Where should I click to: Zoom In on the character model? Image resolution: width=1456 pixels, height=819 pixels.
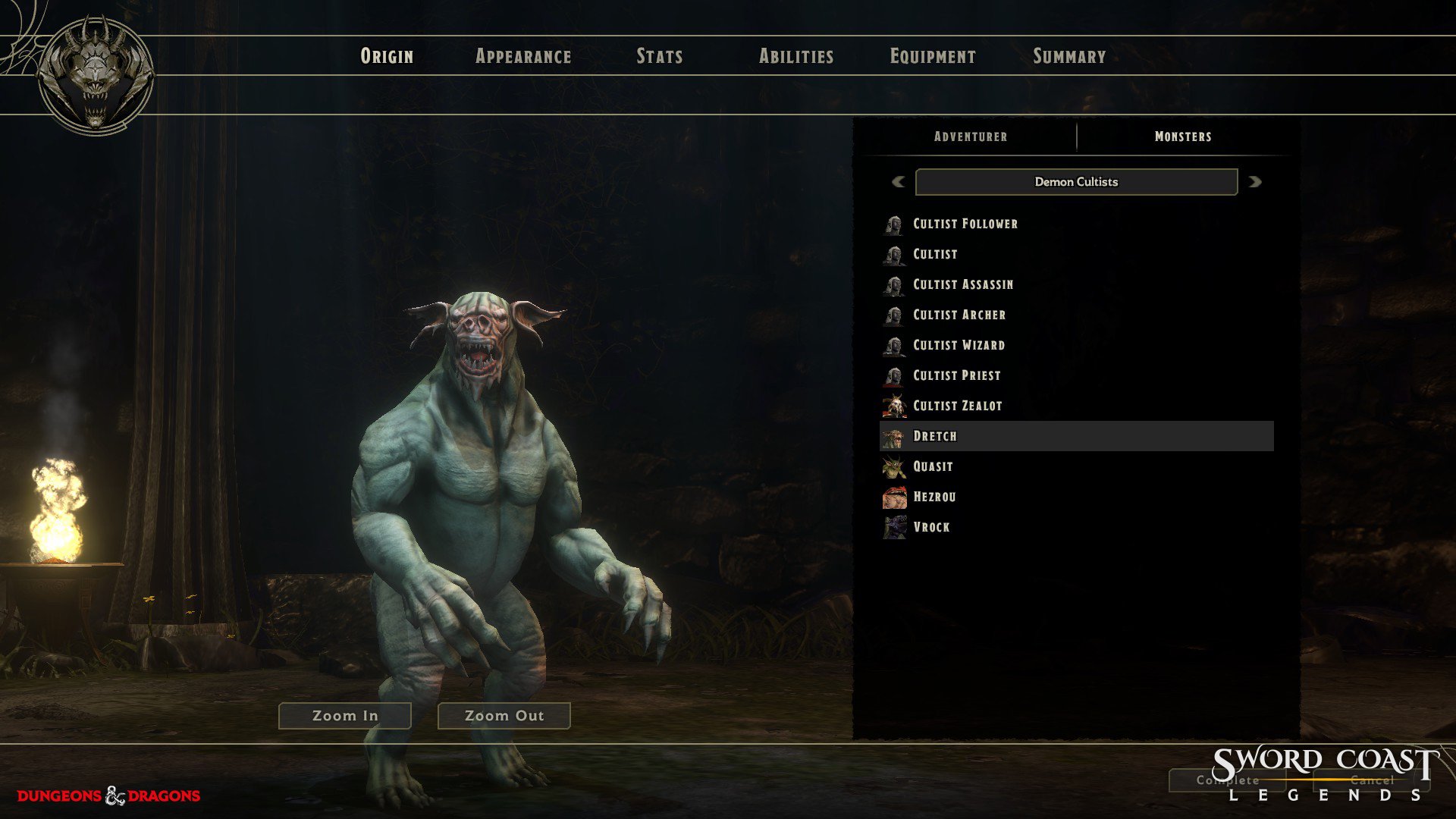click(x=345, y=716)
